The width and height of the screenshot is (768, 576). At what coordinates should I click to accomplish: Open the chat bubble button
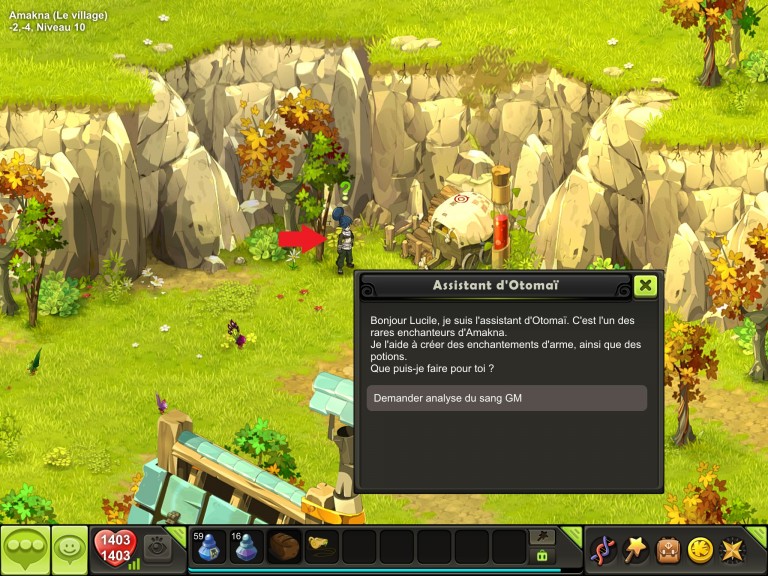[24, 549]
